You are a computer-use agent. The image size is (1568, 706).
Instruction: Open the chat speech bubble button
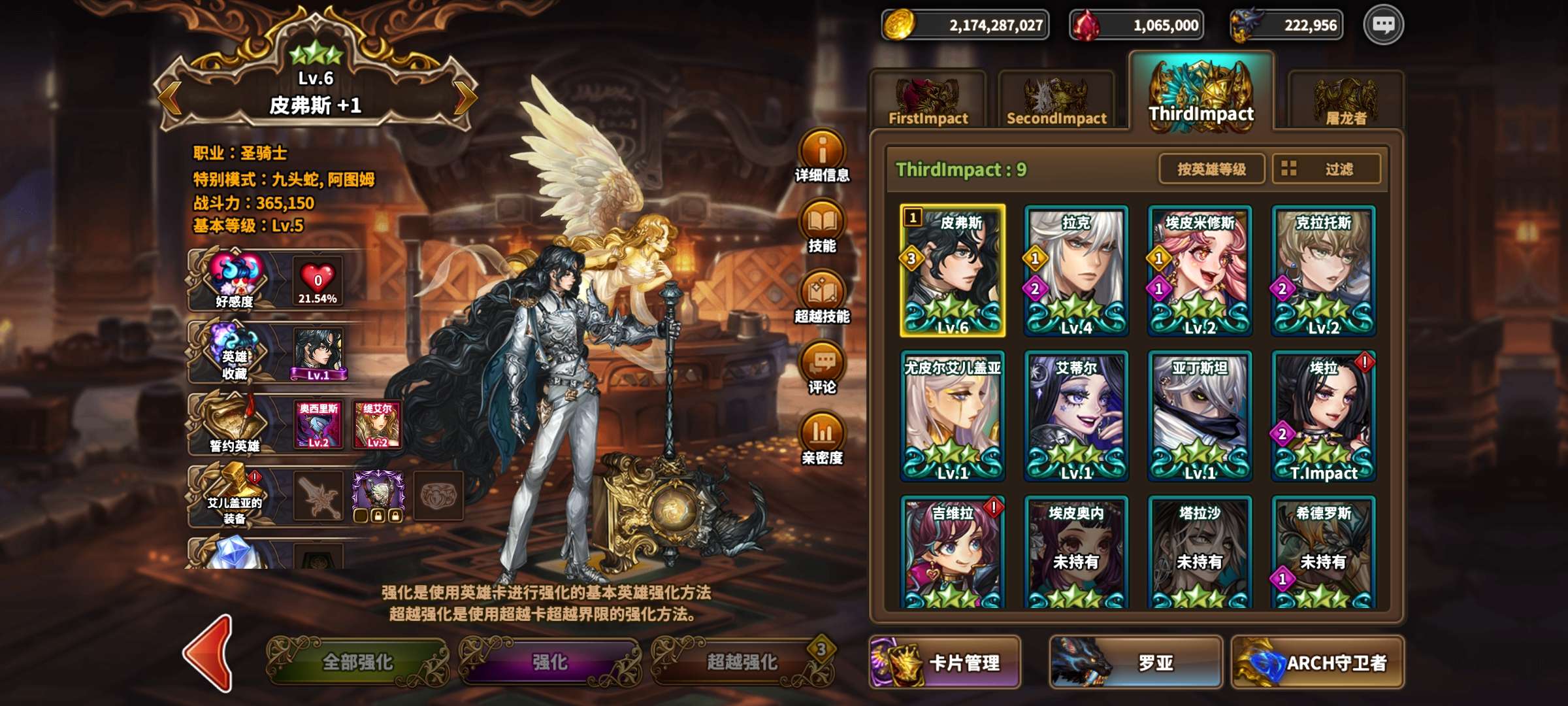click(x=1383, y=25)
